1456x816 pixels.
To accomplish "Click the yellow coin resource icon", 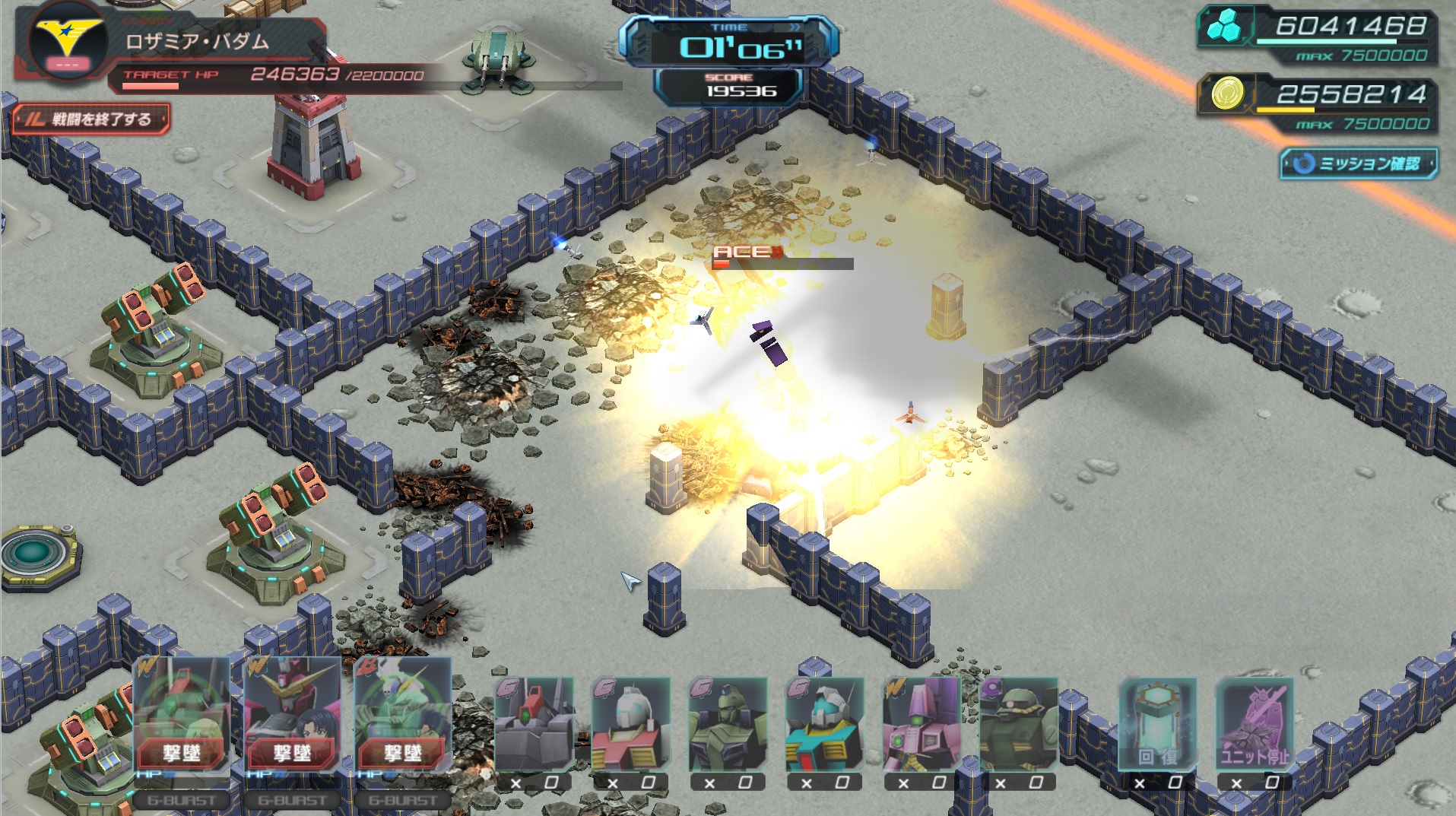I will click(x=1226, y=94).
